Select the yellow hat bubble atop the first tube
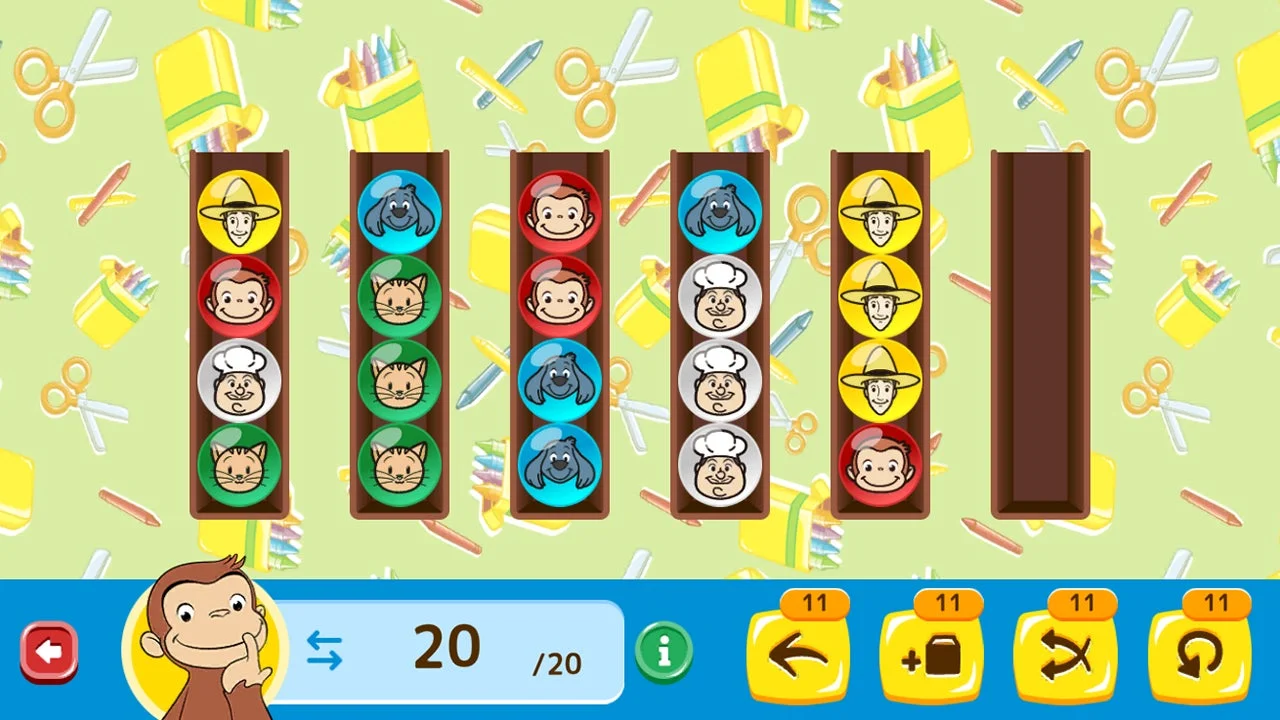 coord(240,212)
